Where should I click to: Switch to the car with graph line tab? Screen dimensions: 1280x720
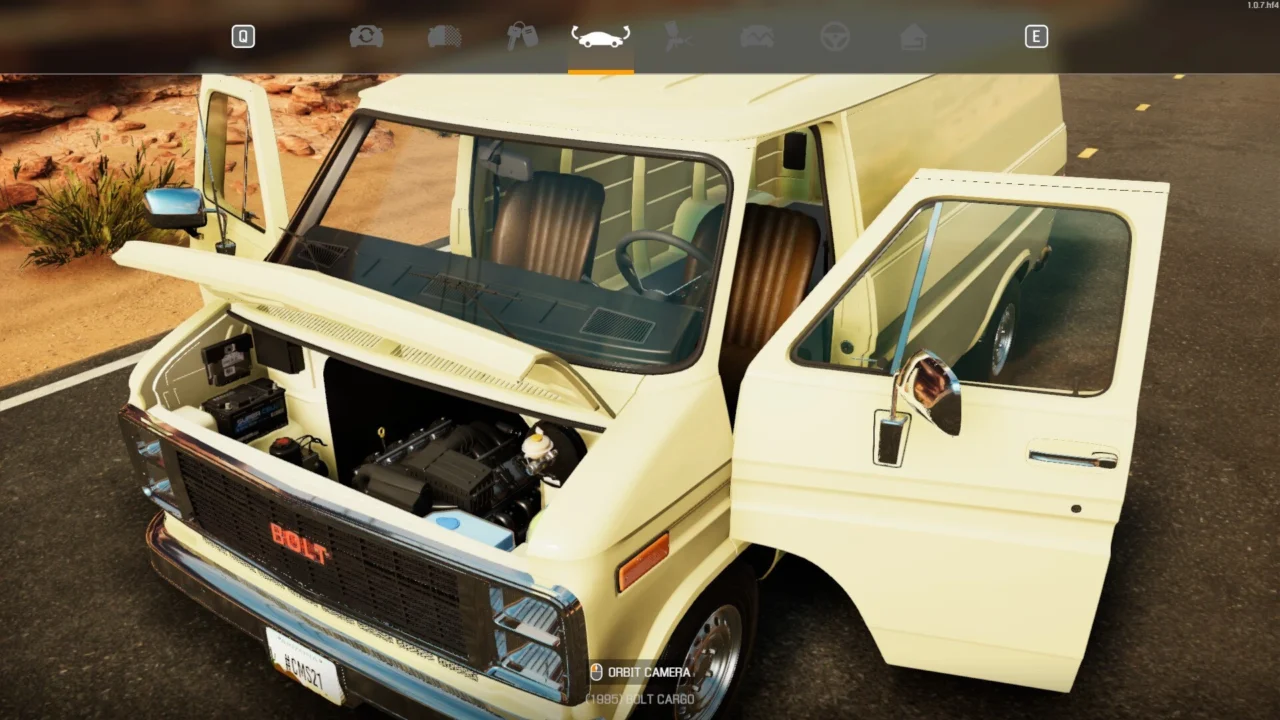(x=756, y=37)
